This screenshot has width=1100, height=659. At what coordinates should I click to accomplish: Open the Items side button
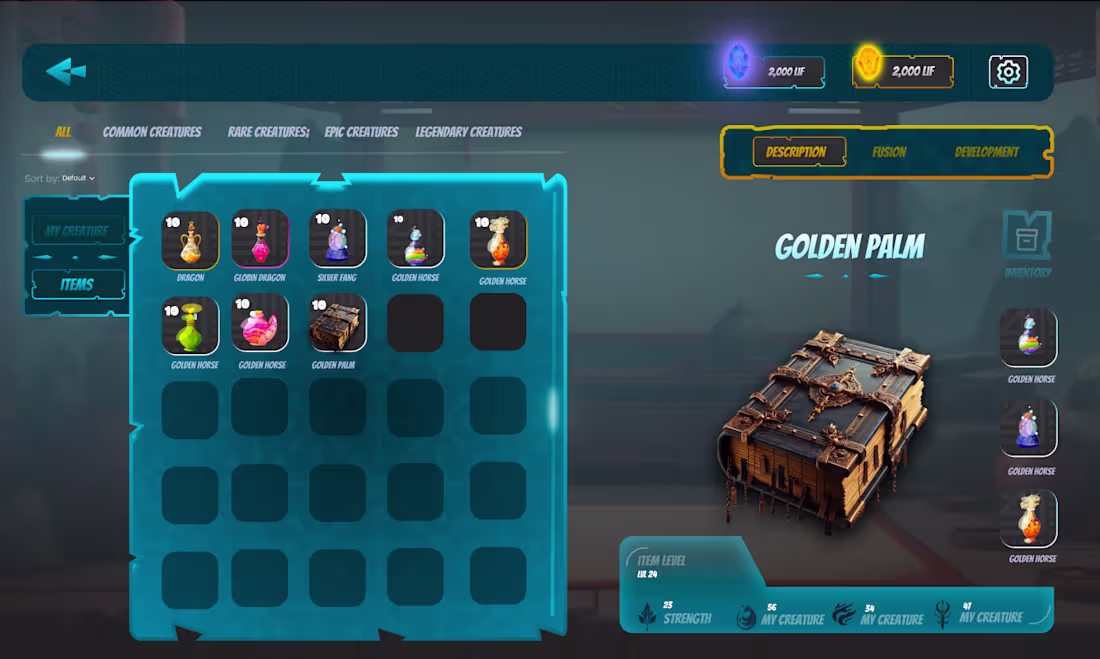pyautogui.click(x=77, y=284)
